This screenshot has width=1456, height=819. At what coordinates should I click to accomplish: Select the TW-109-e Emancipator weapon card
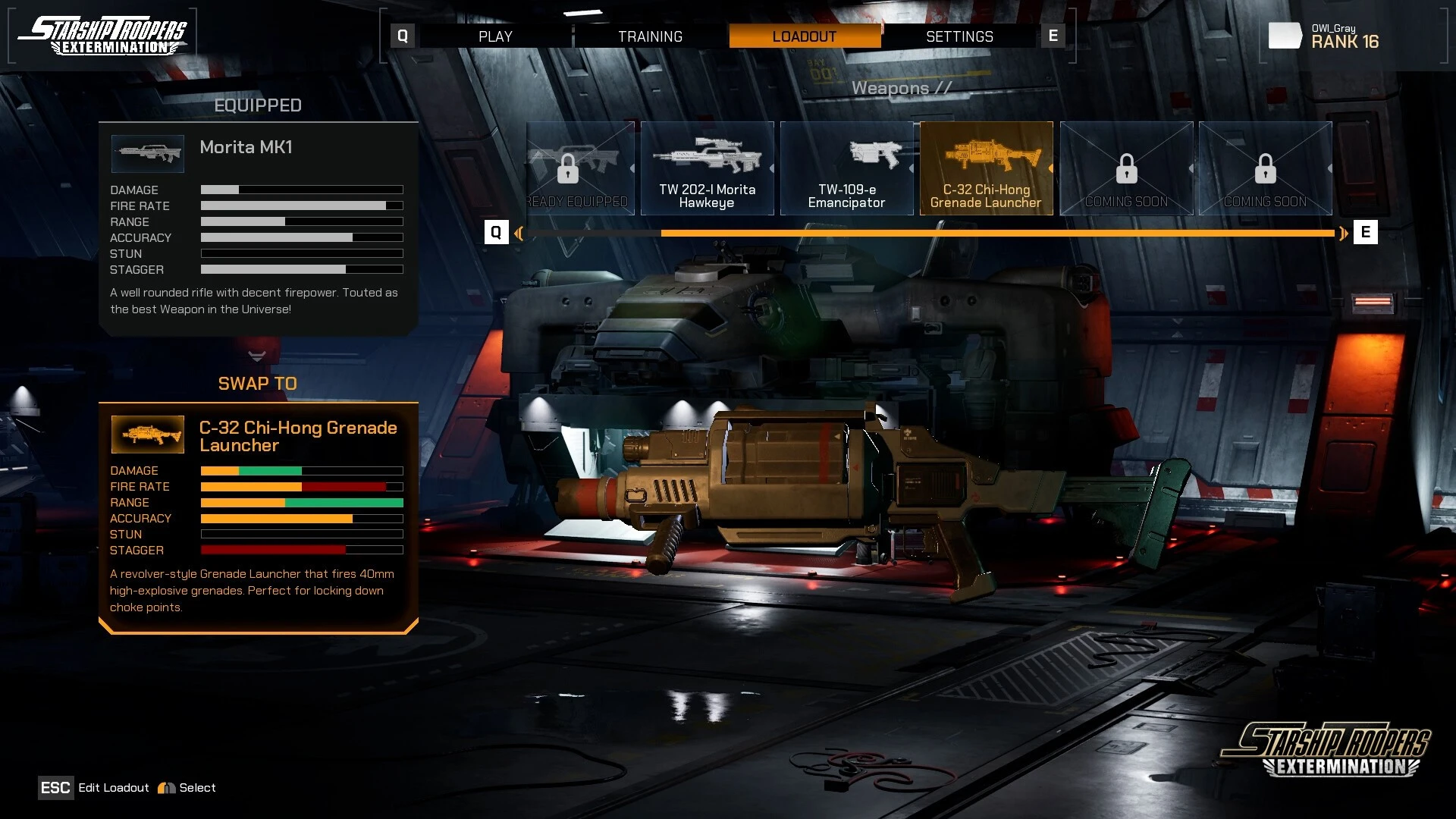(x=846, y=168)
